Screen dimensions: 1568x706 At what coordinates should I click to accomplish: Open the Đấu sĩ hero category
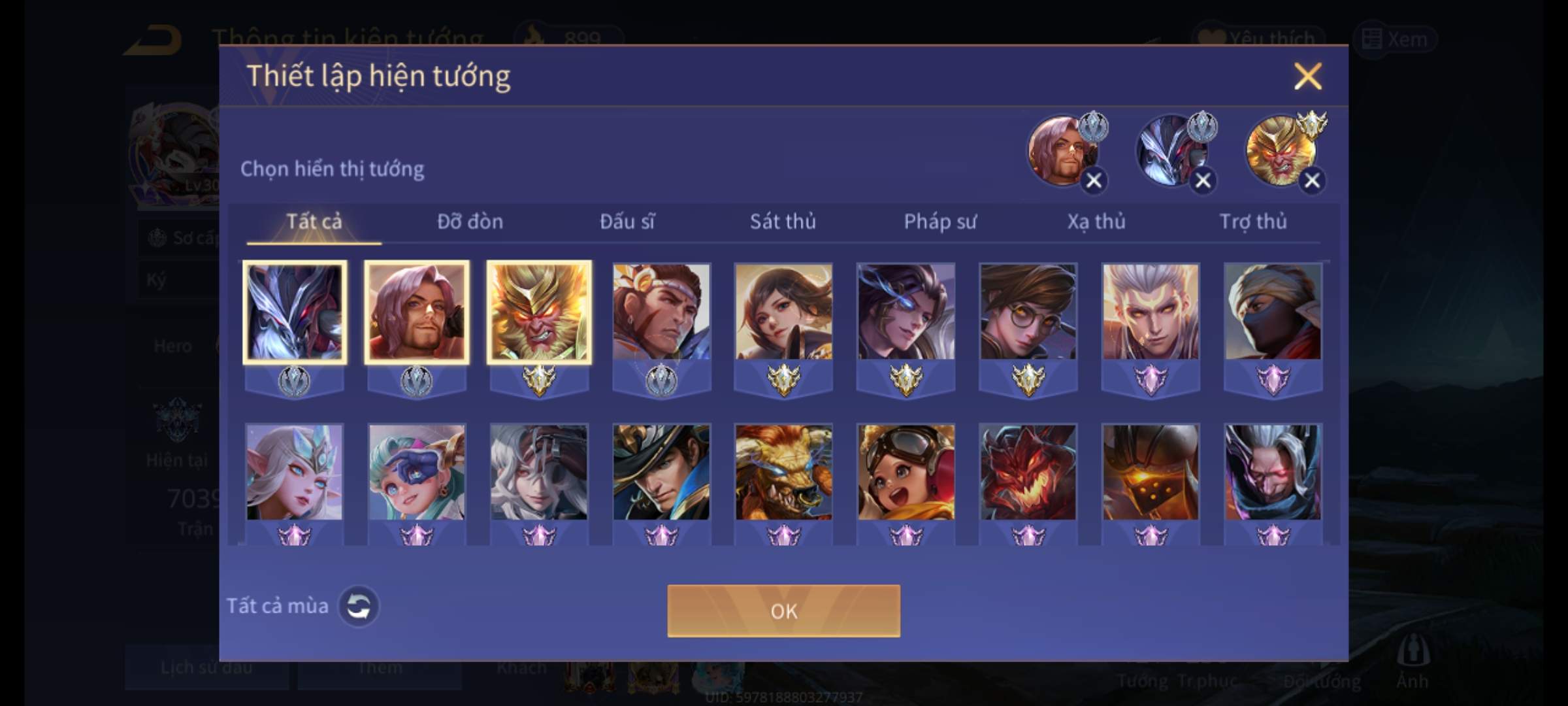coord(627,222)
